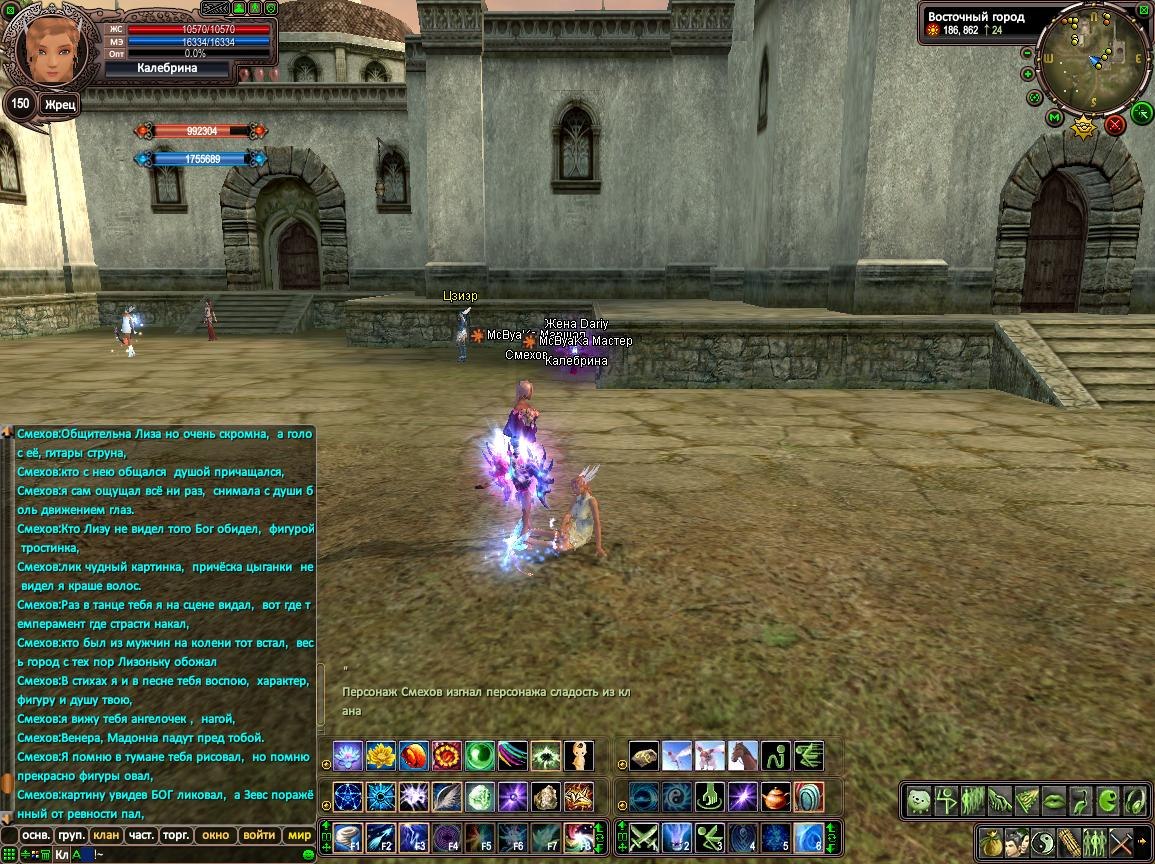Click the green lips emote icon
Screen dimensions: 1155x864
point(1054,801)
